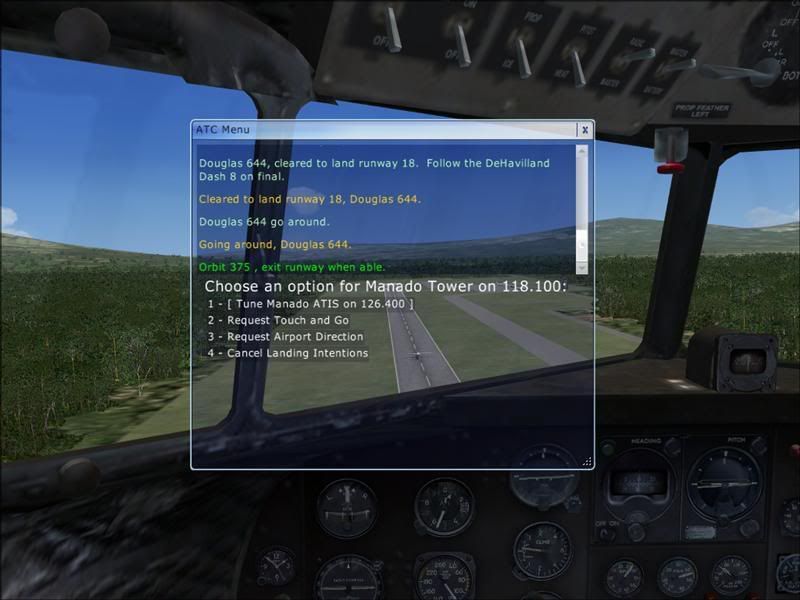Tune Manado ATIS on 126.400
Image resolution: width=800 pixels, height=600 pixels.
tap(310, 303)
